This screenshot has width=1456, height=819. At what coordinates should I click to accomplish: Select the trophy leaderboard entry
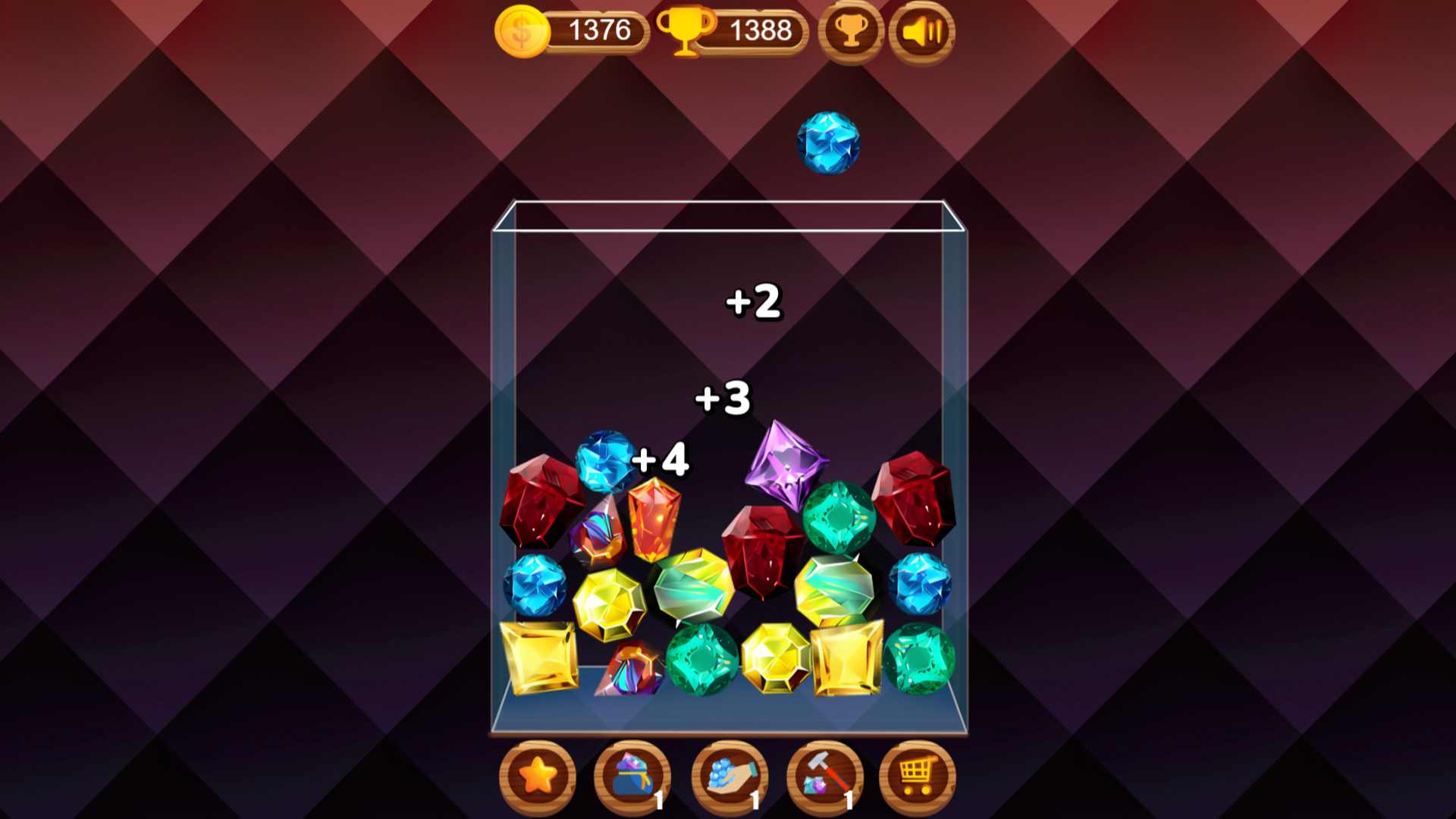(x=852, y=32)
